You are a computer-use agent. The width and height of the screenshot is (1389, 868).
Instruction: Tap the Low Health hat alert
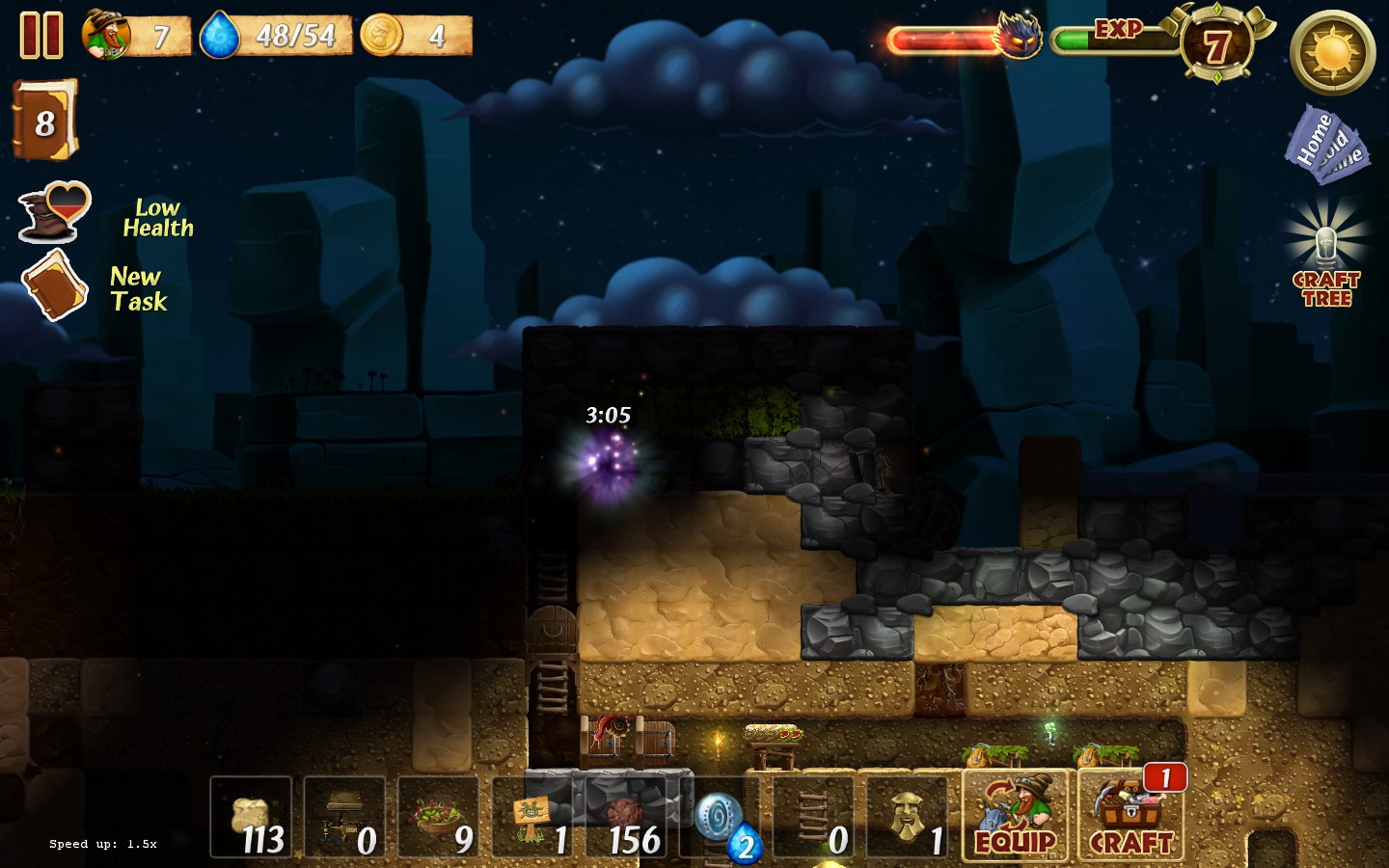click(x=55, y=211)
